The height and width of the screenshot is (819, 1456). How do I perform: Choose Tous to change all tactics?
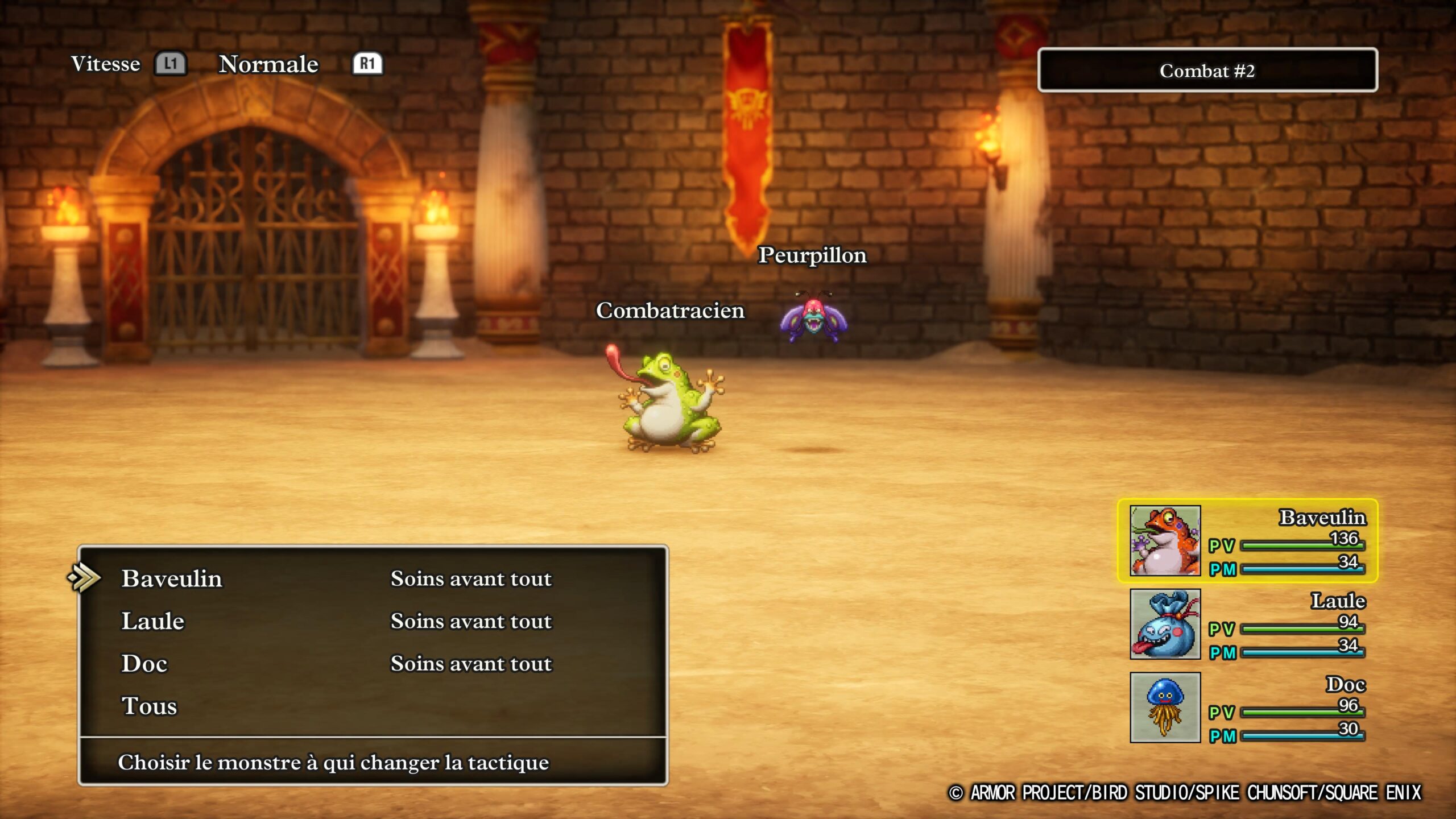150,705
